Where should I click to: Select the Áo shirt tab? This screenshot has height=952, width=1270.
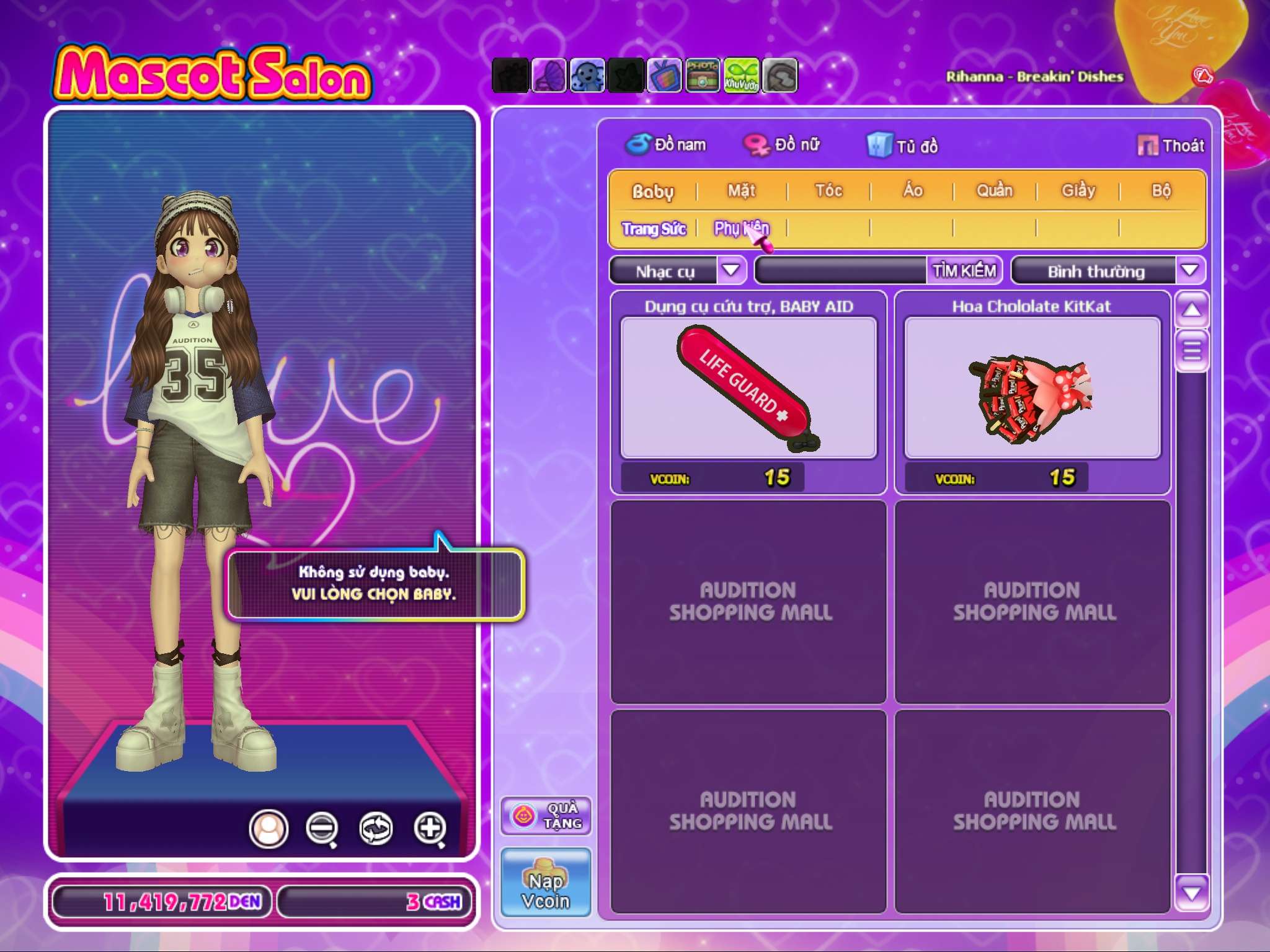[x=912, y=191]
